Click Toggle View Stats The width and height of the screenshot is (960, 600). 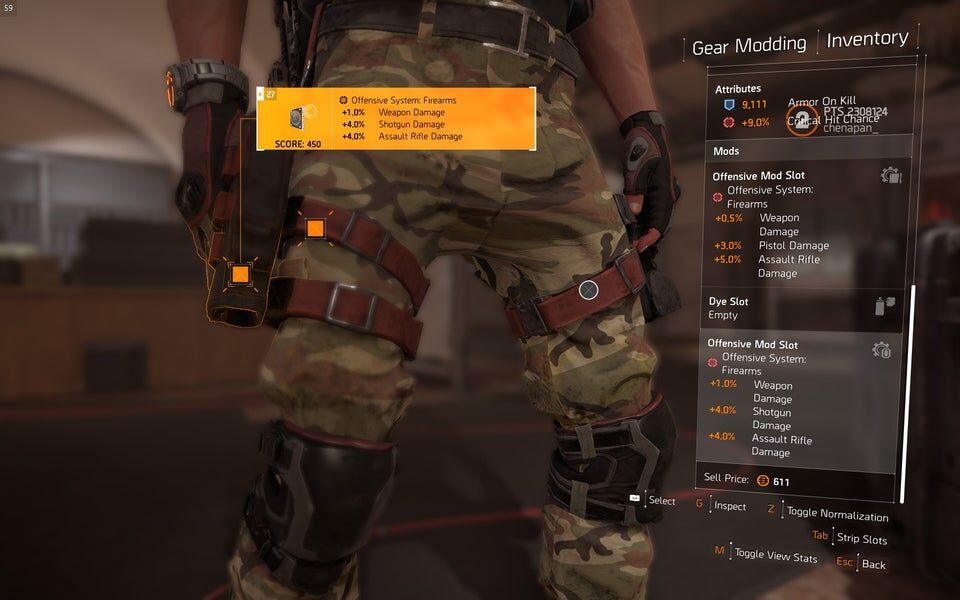pyautogui.click(x=775, y=553)
